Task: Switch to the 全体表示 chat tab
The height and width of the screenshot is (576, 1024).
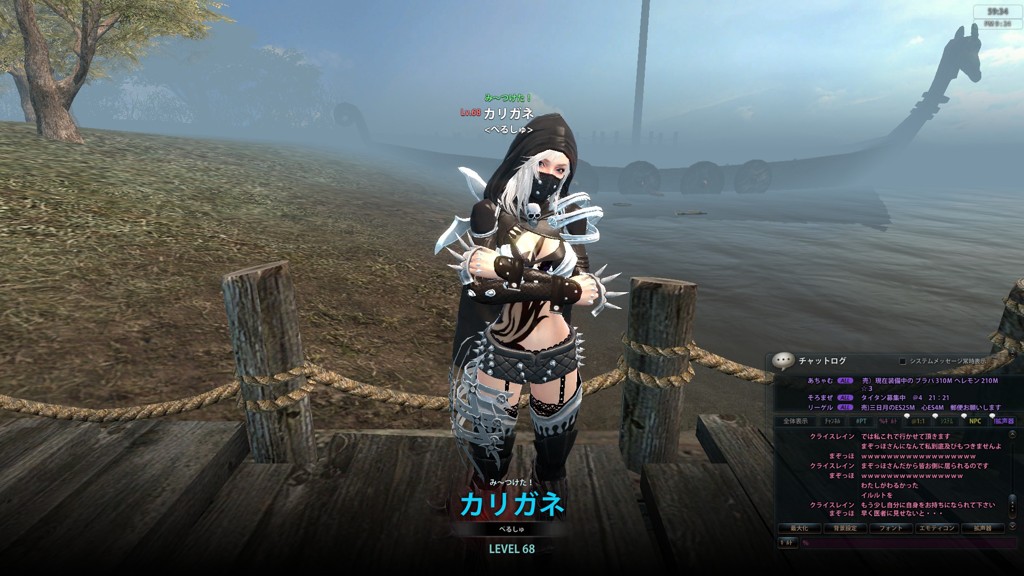Action: (x=794, y=421)
